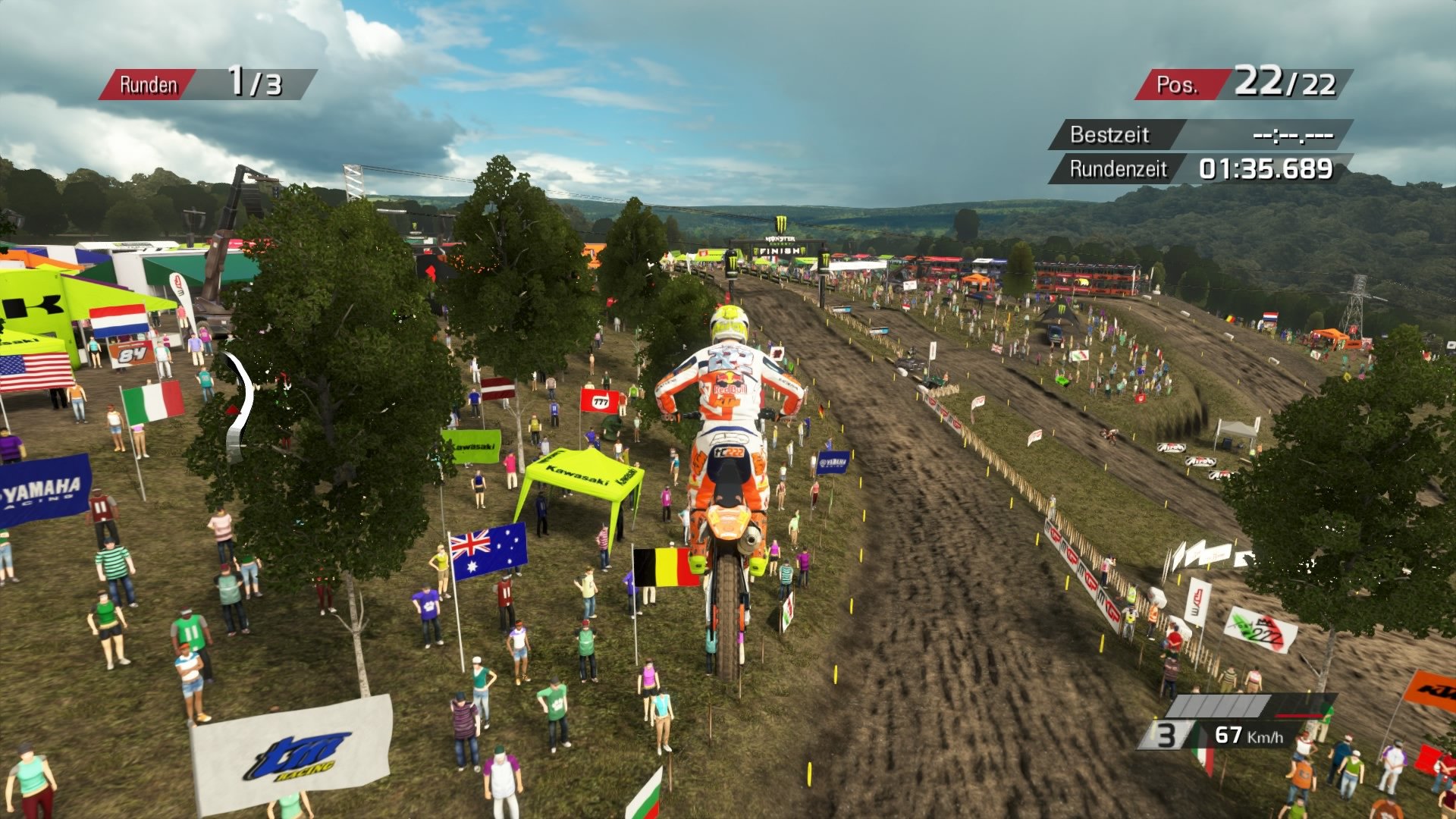Click the Runden lap counter icon
1456x819 pixels.
point(149,83)
